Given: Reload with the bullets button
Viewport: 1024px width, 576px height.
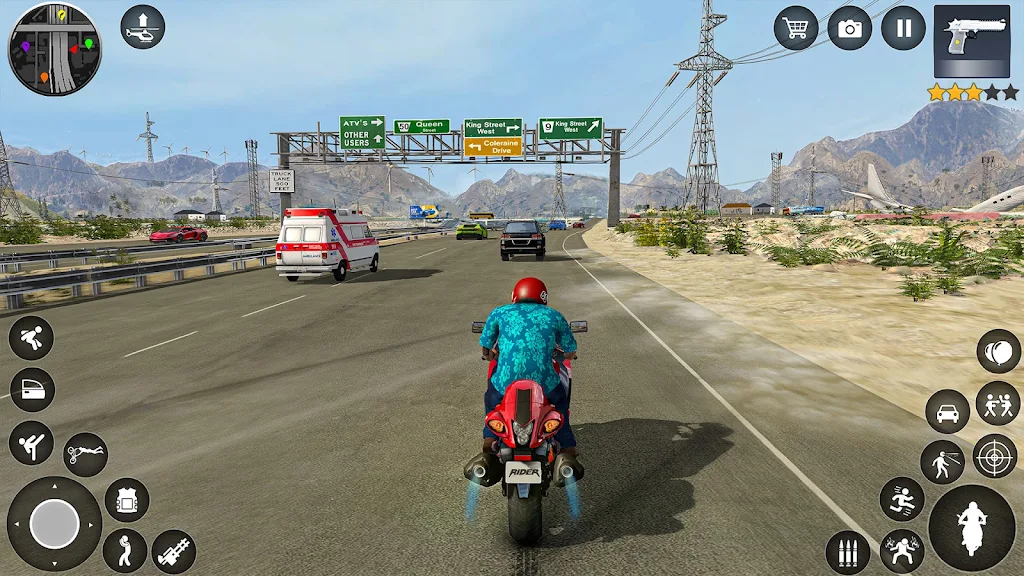Looking at the screenshot, I should [x=847, y=553].
